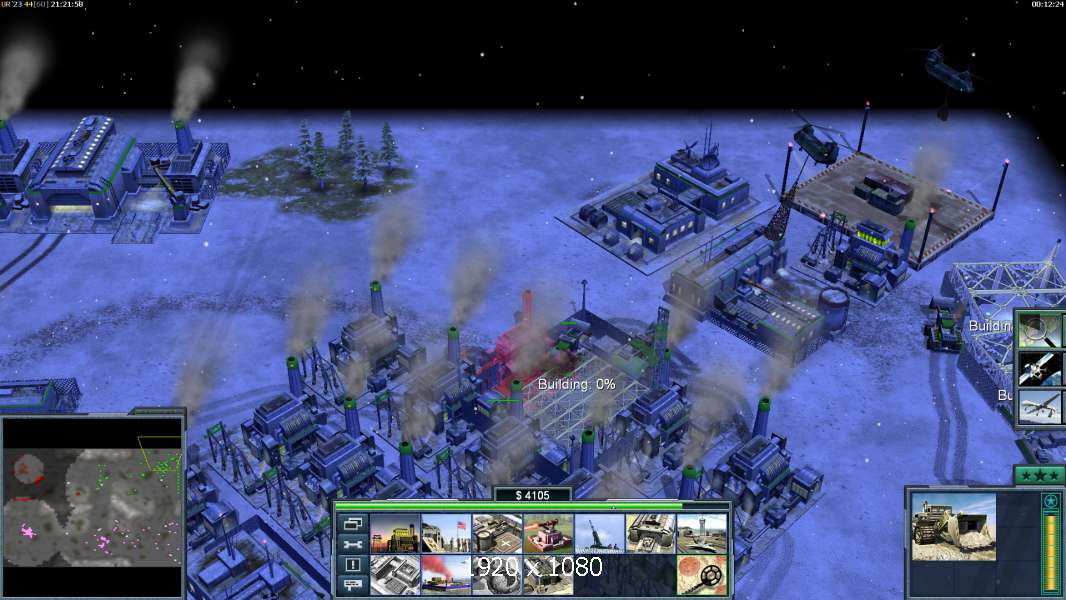Image resolution: width=1066 pixels, height=600 pixels.
Task: Activate the minesweeper detector command icon
Action: click(x=701, y=574)
